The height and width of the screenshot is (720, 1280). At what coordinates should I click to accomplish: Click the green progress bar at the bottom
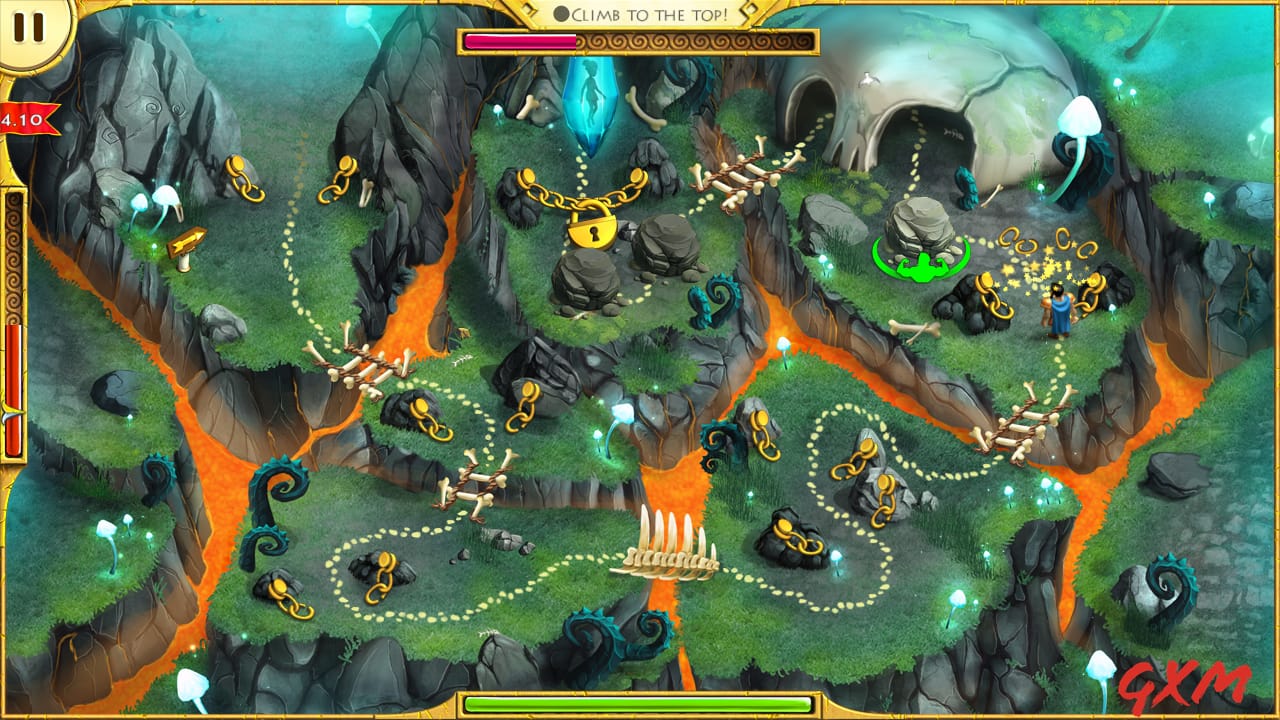tap(640, 705)
